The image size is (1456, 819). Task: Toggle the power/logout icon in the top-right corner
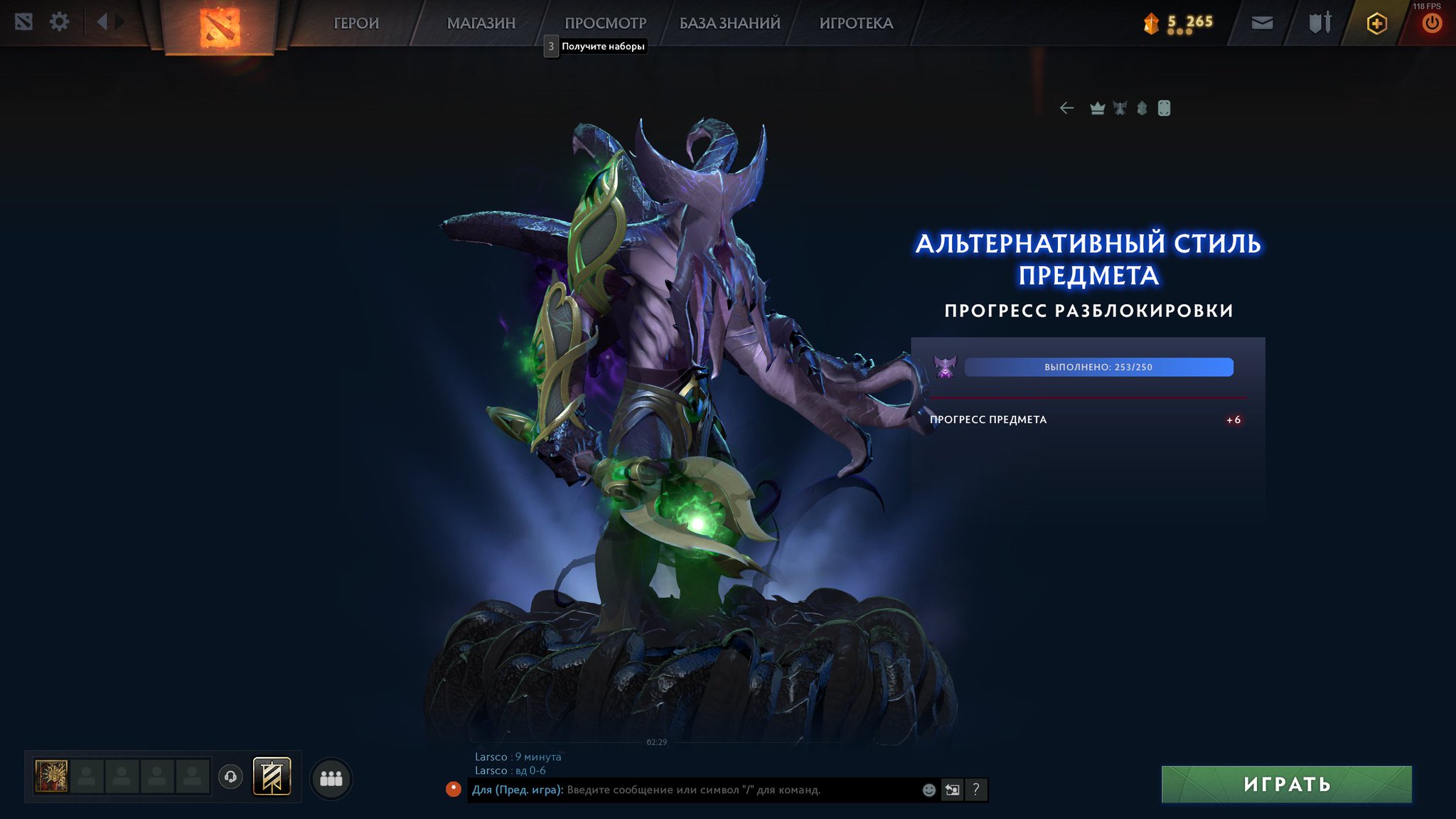coord(1431,22)
